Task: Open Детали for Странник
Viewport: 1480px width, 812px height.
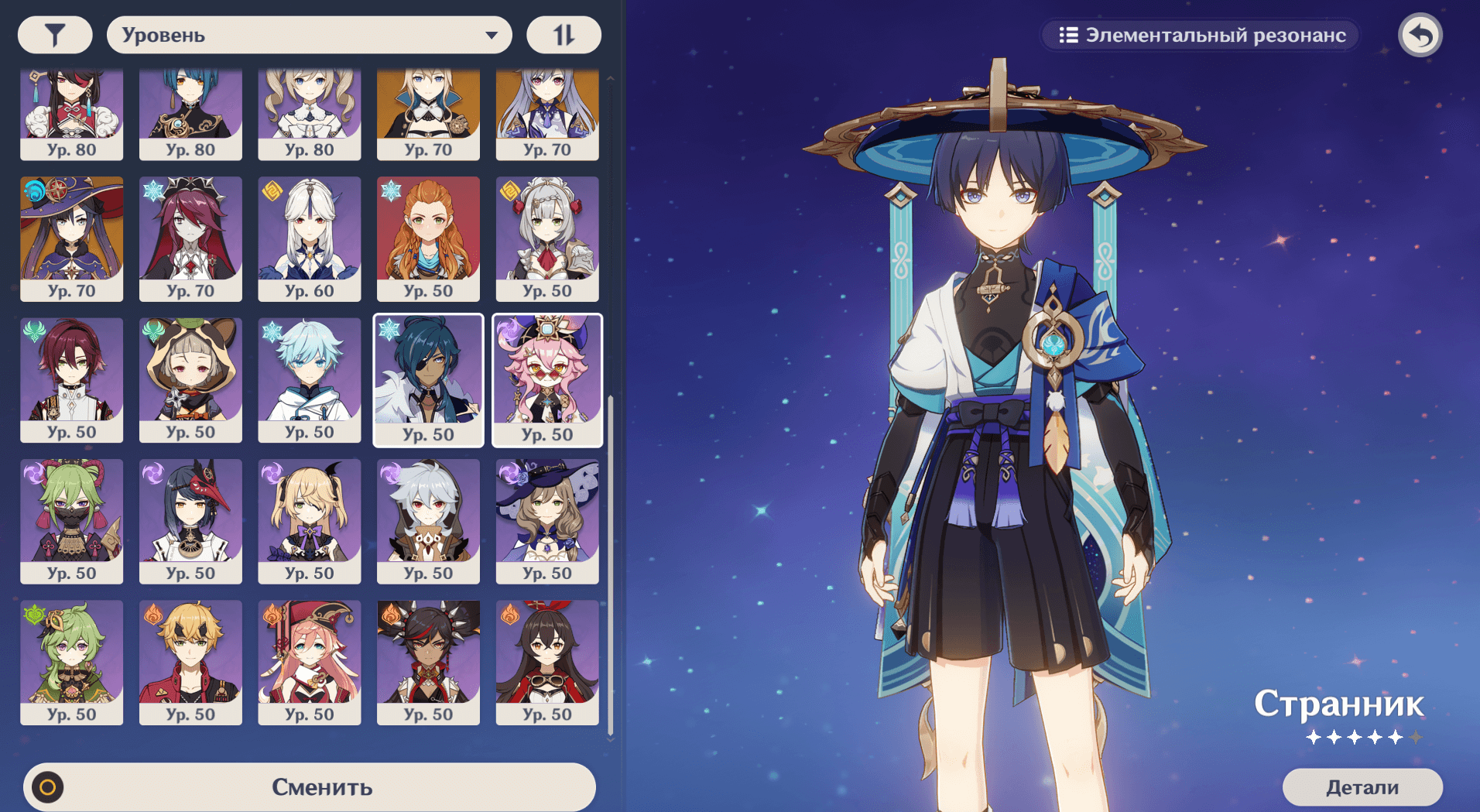Action: coord(1362,787)
